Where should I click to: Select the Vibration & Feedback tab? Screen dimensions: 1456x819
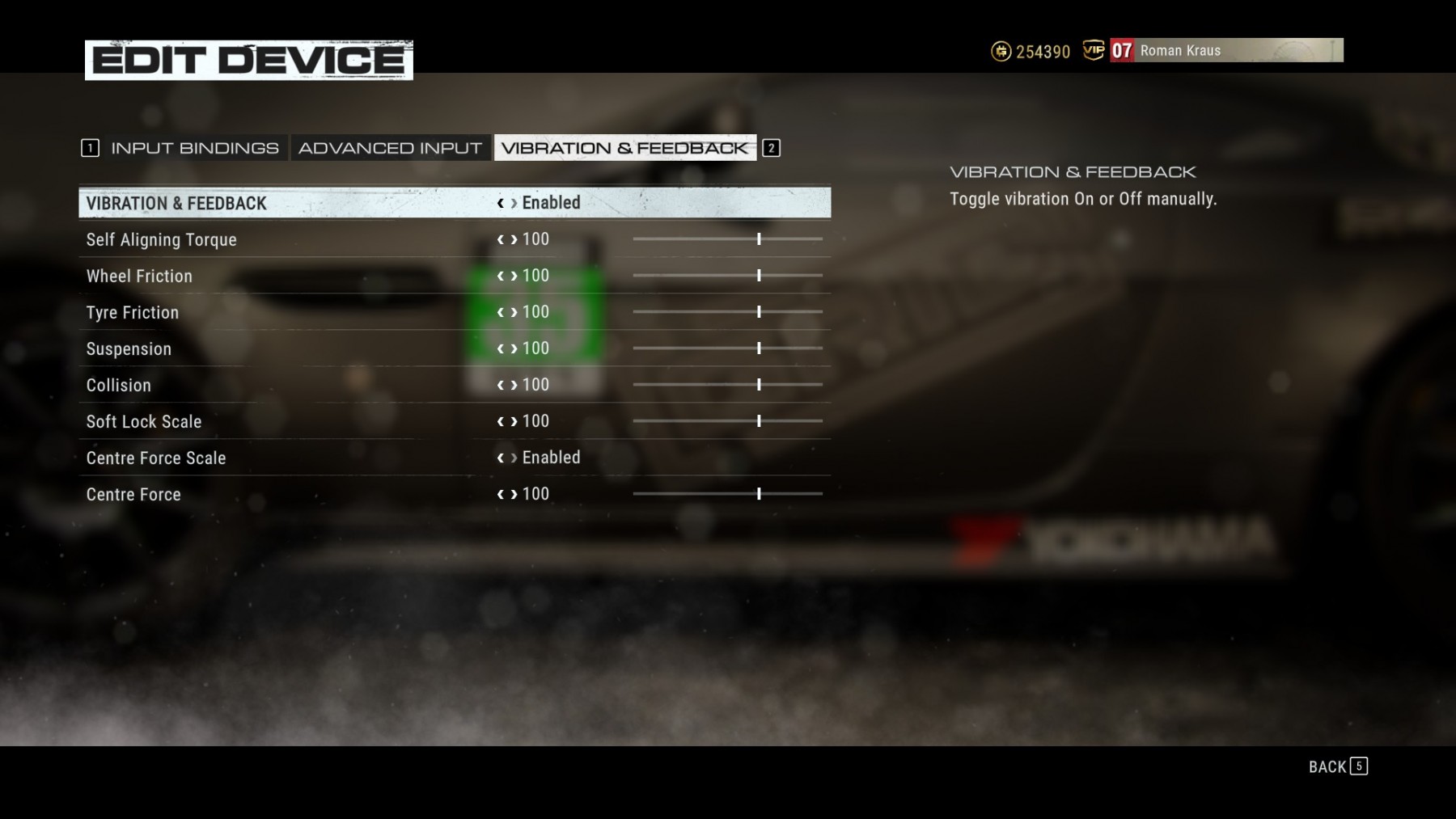(624, 148)
